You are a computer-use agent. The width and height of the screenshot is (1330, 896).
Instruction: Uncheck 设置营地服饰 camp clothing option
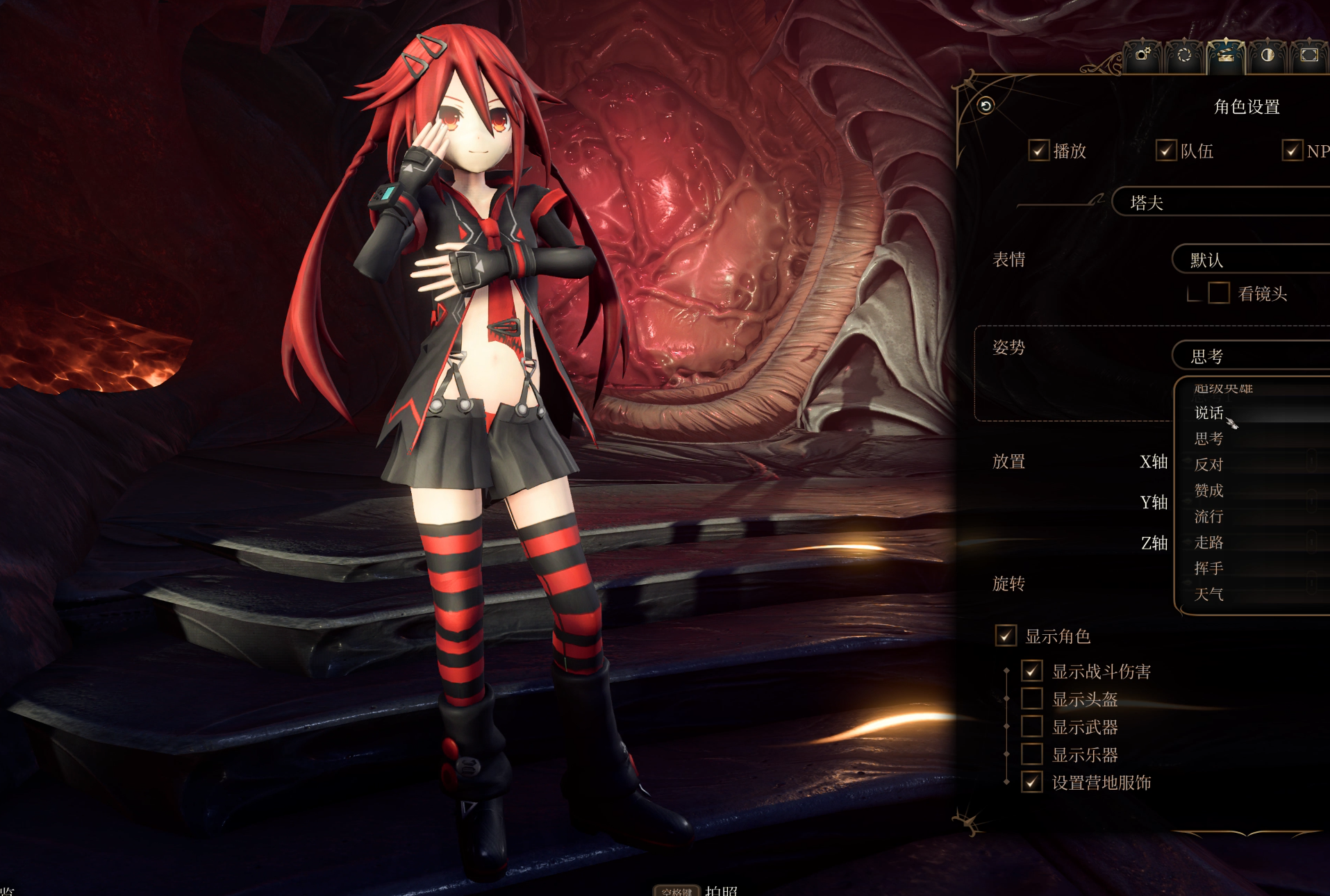coord(1032,782)
